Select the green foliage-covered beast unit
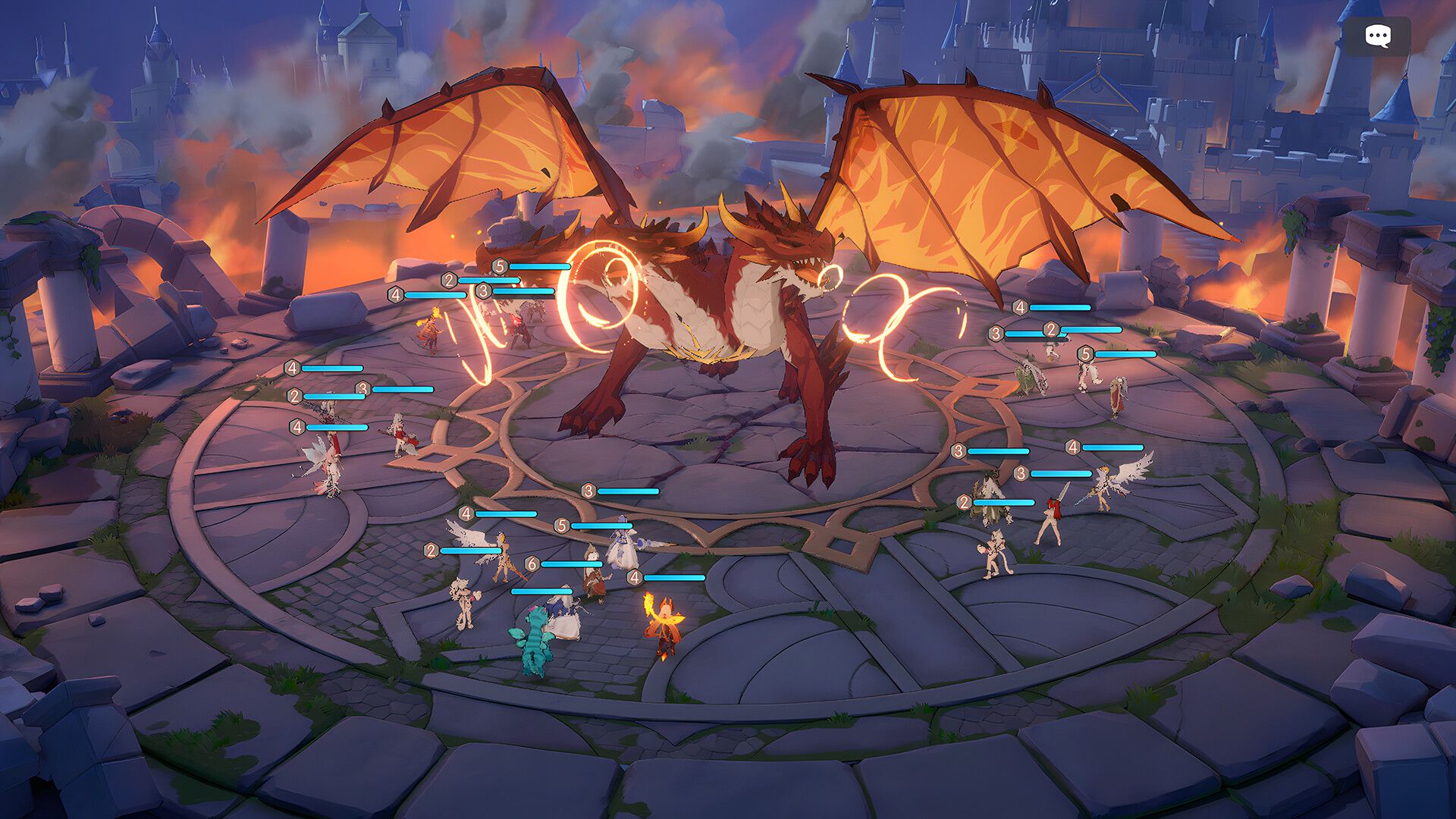The image size is (1456, 819). pyautogui.click(x=1029, y=375)
